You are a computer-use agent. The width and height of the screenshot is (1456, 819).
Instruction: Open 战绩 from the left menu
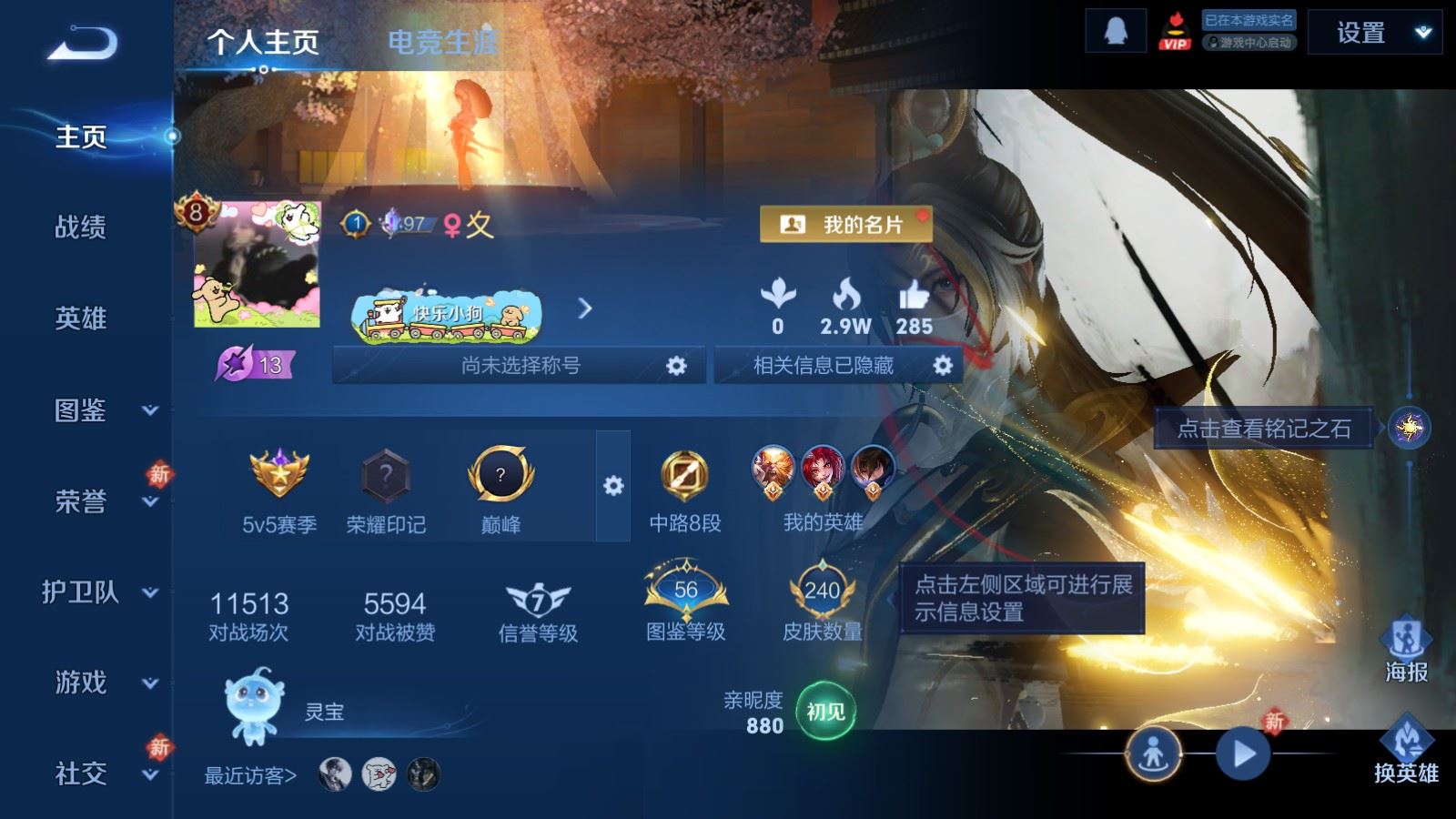point(80,228)
